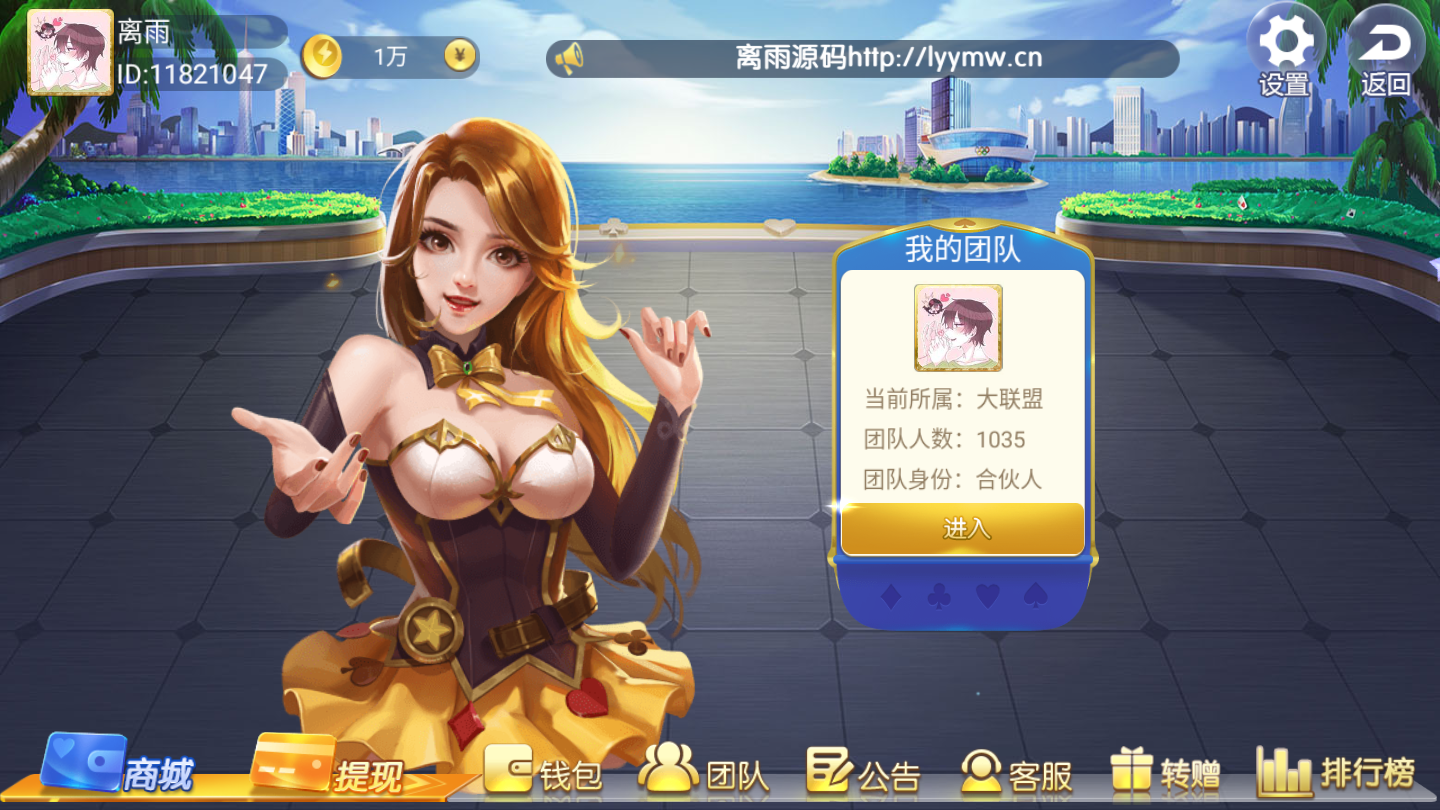The height and width of the screenshot is (810, 1440).
Task: Click the gold coin recharge icon
Action: tap(322, 57)
